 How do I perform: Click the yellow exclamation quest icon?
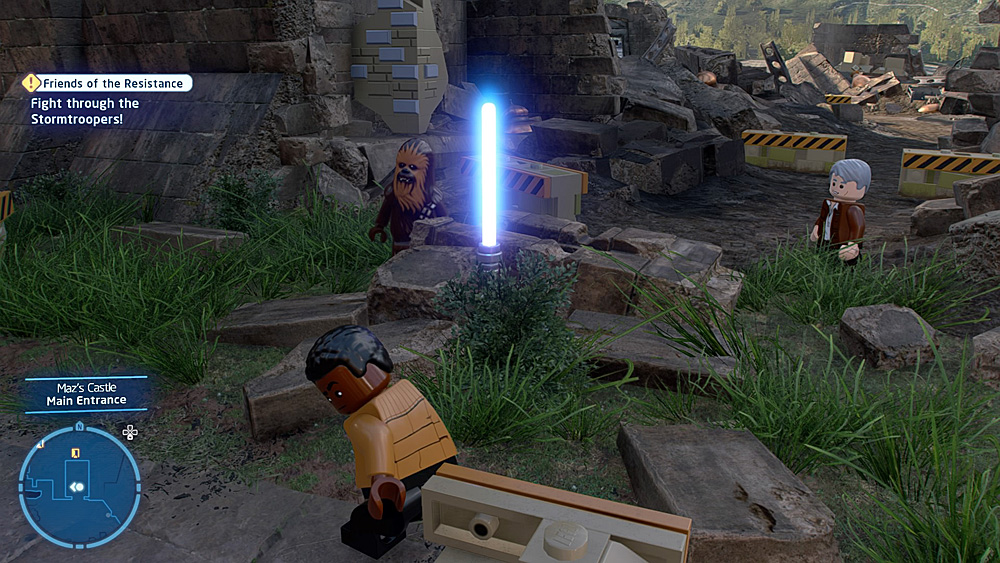[31, 83]
